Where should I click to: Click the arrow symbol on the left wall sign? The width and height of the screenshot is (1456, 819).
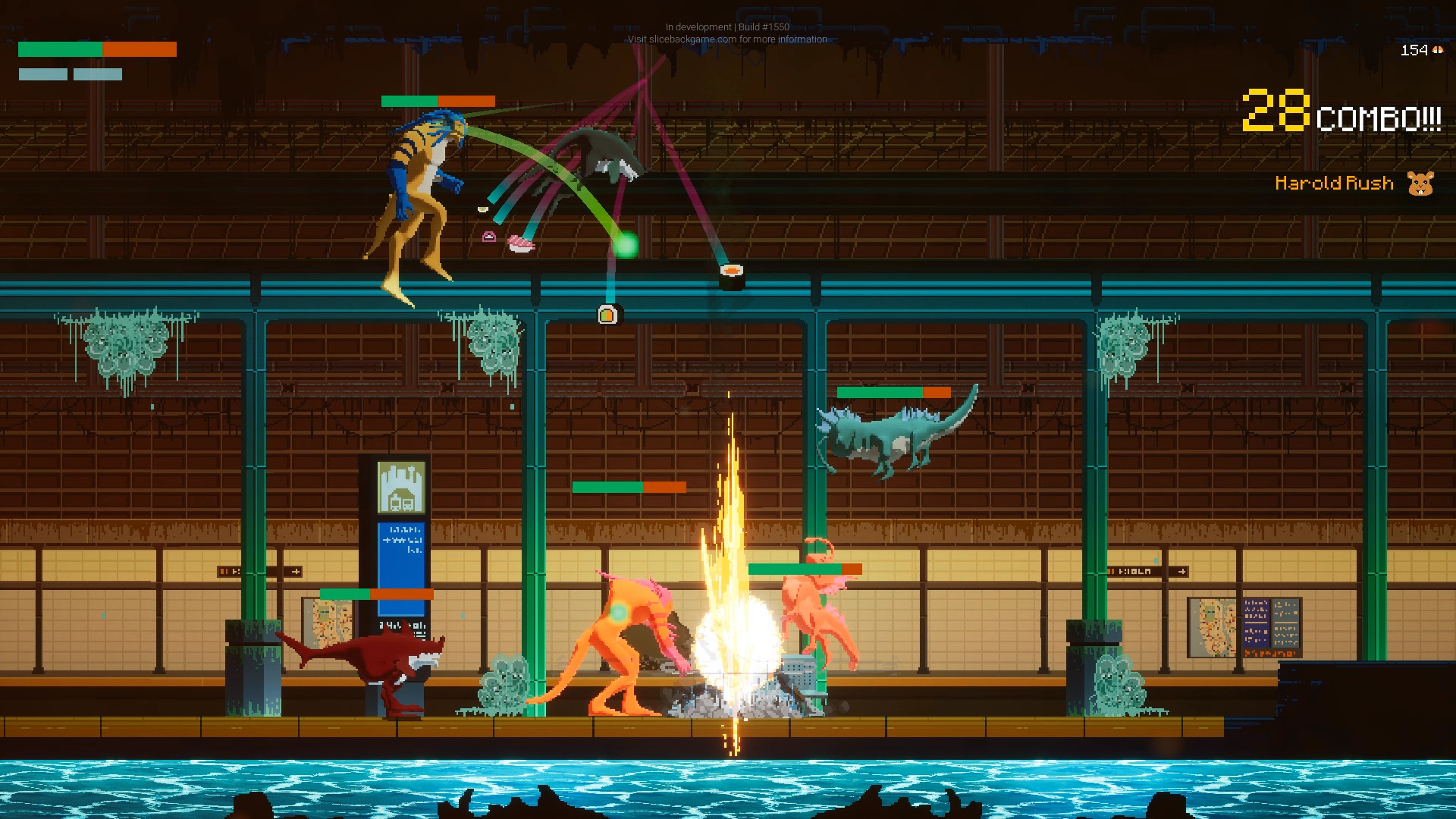coord(296,572)
